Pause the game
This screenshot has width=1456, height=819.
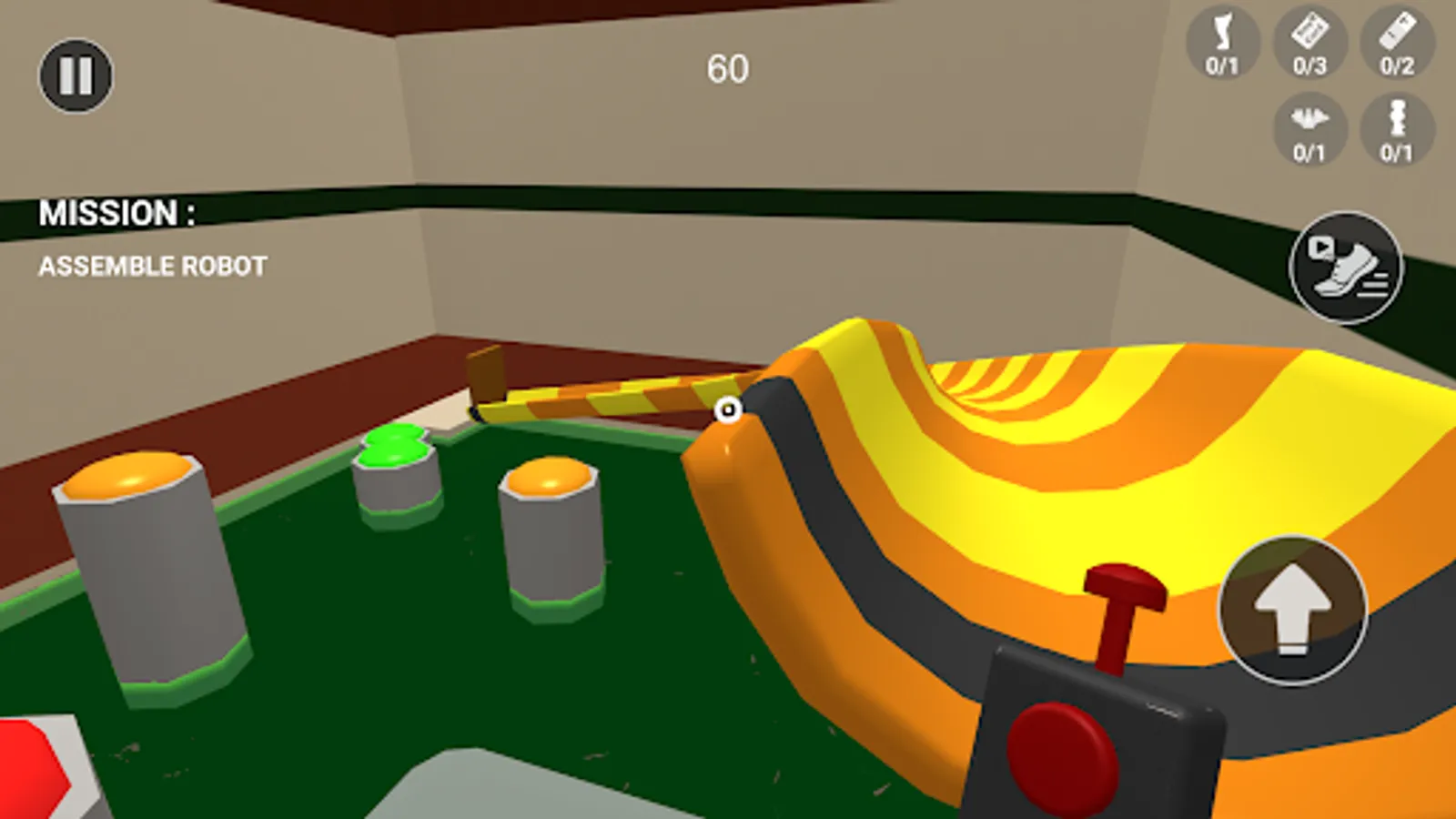coord(76,75)
